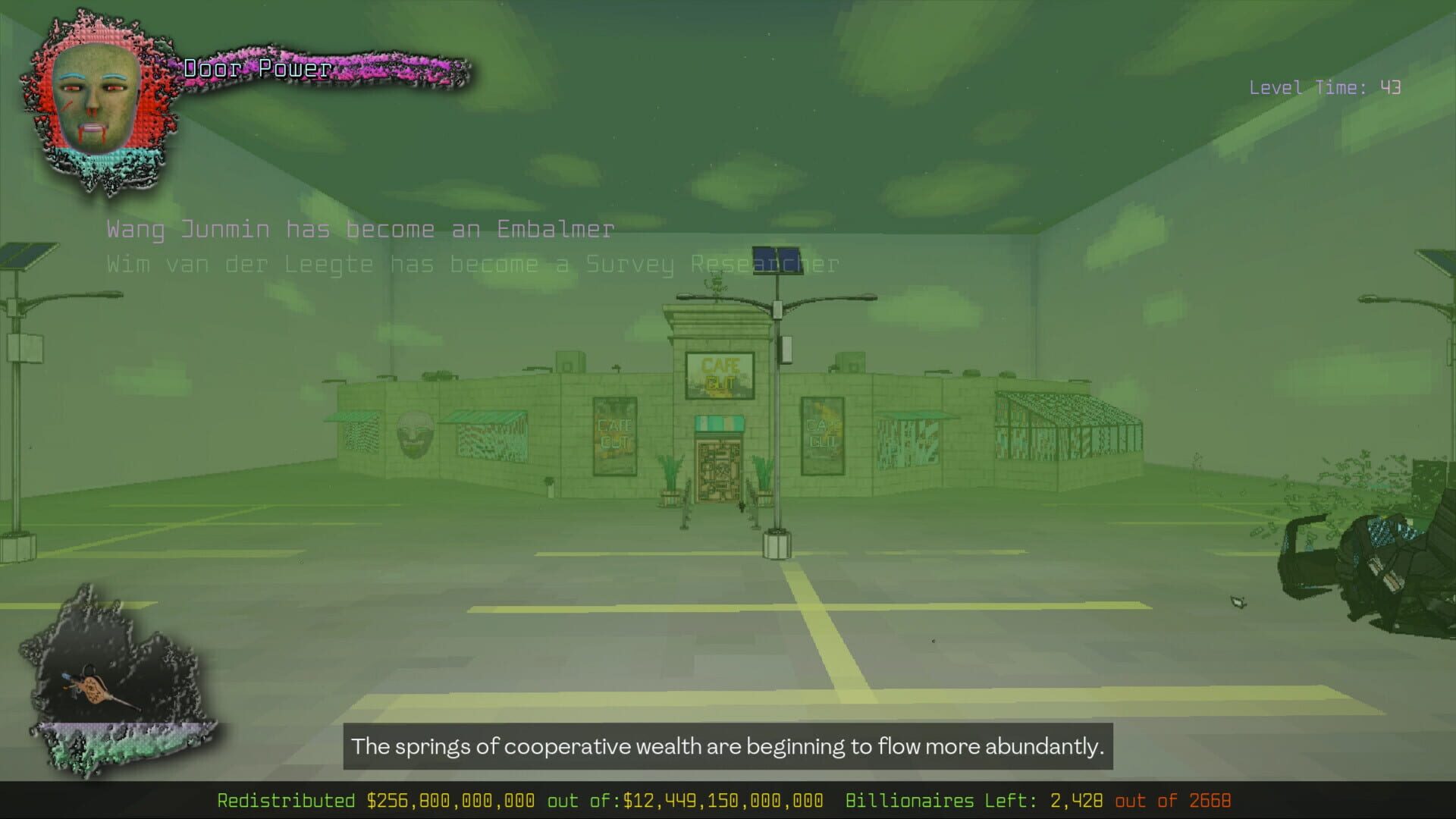Expand the Level Time display
This screenshot has height=819, width=1456.
(1326, 88)
